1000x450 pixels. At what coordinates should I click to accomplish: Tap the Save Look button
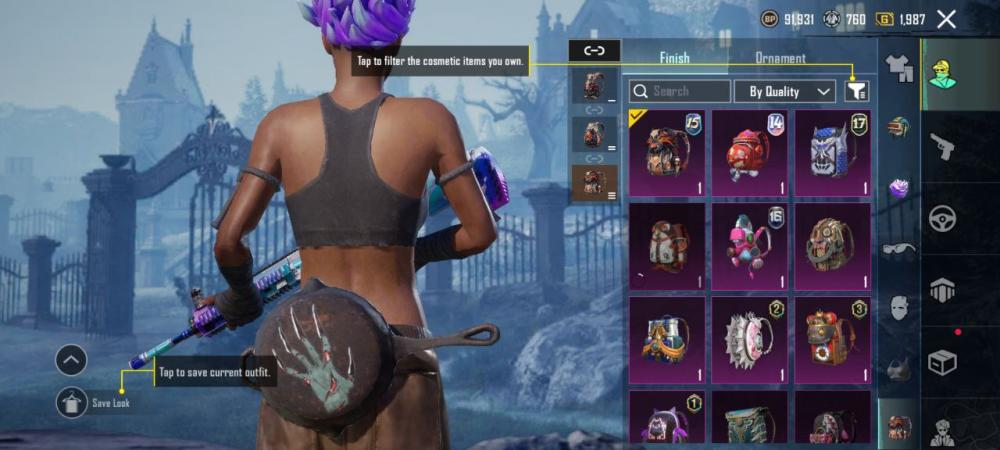tap(71, 402)
